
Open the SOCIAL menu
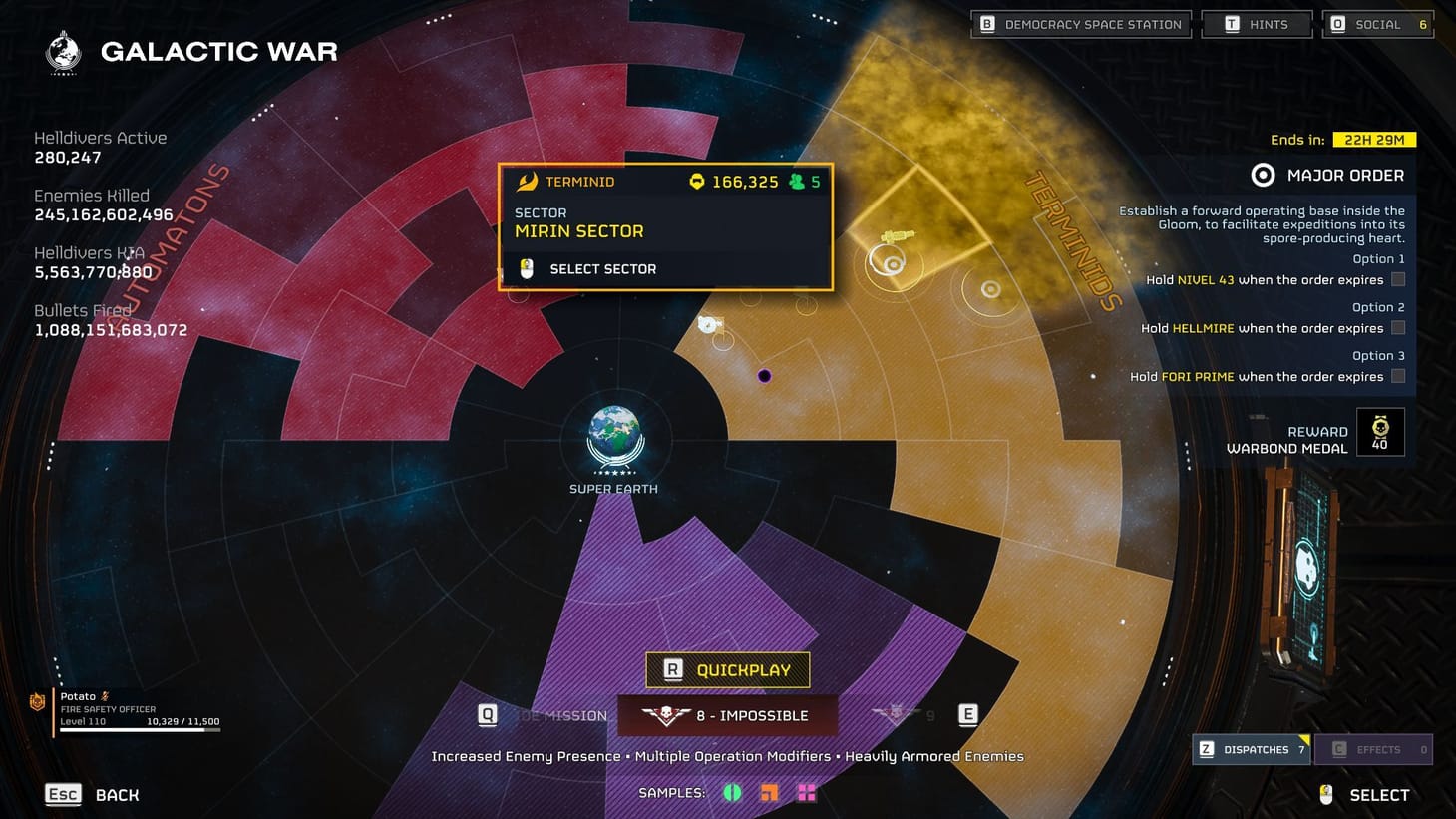1377,23
